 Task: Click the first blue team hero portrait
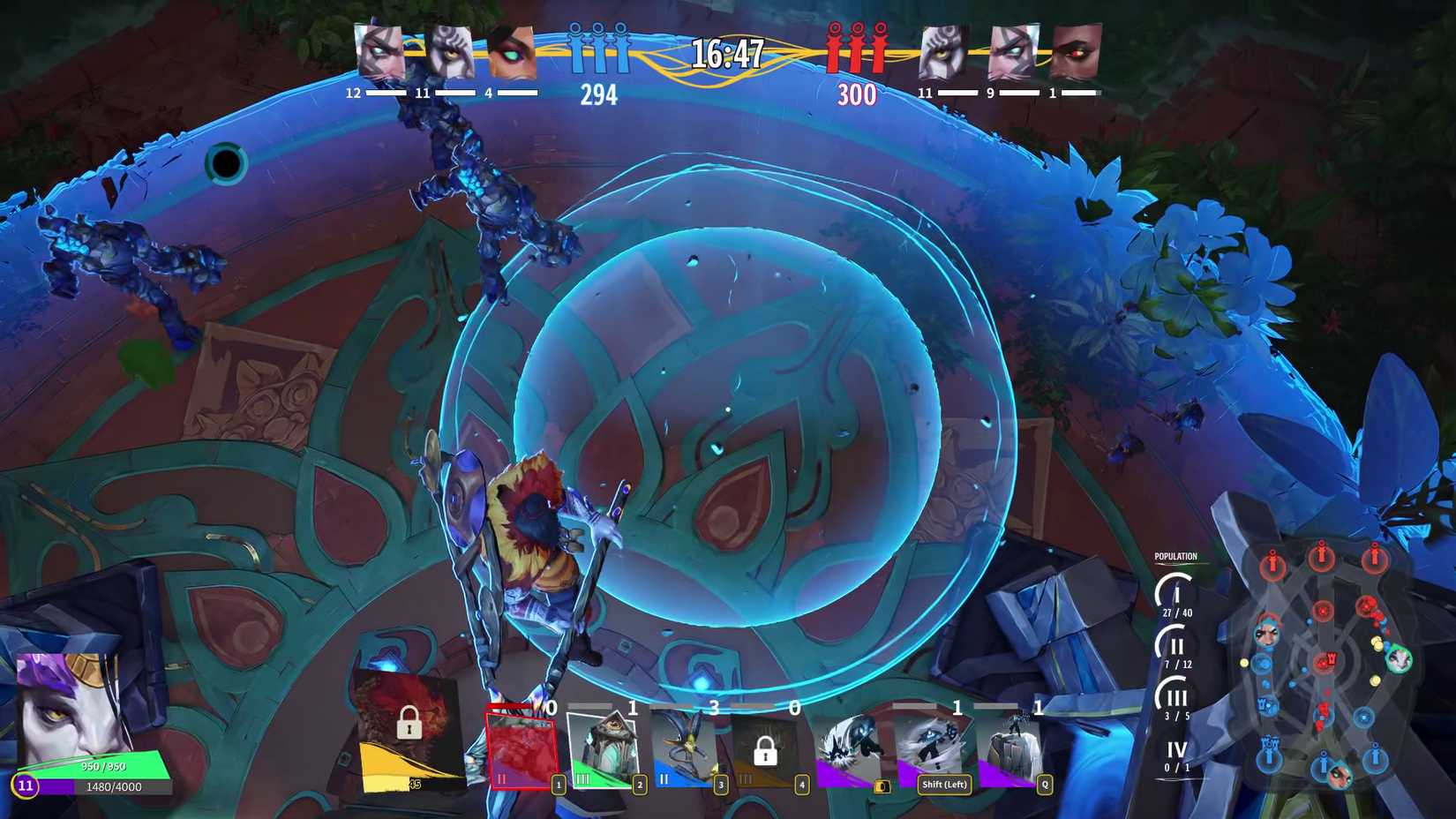[x=379, y=53]
